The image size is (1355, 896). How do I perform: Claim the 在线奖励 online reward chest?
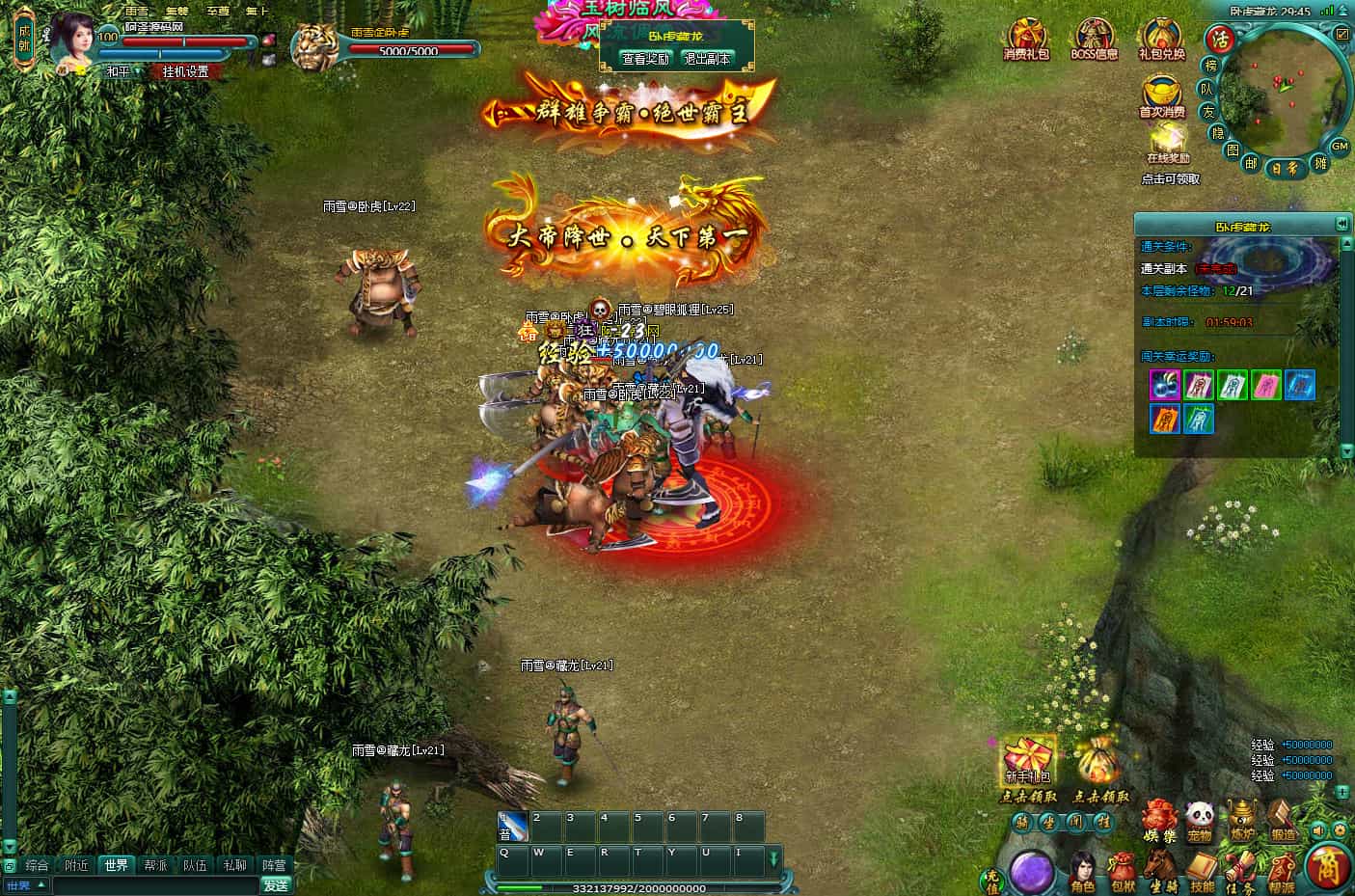coord(1168,144)
